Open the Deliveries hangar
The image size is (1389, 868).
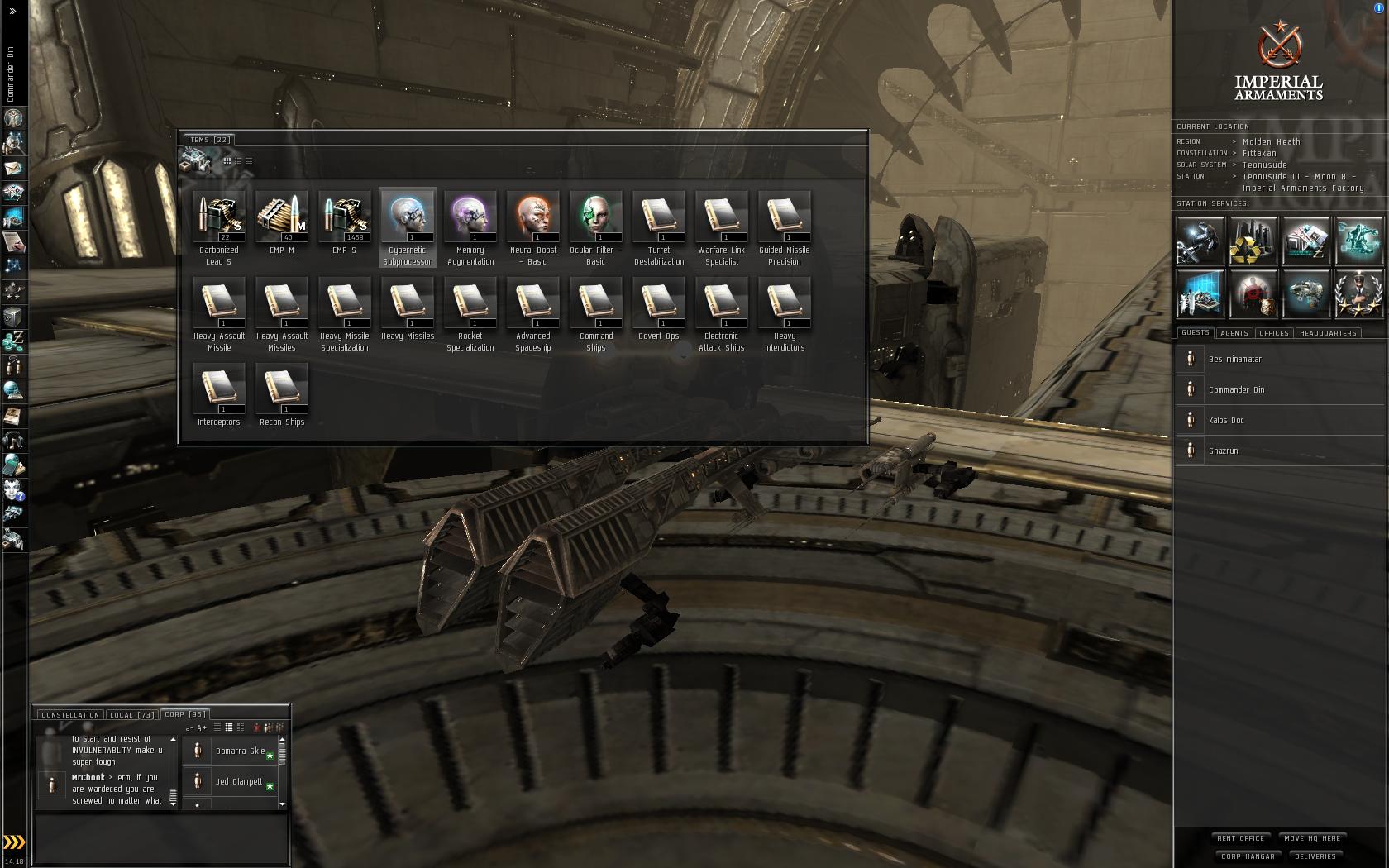pyautogui.click(x=1315, y=856)
